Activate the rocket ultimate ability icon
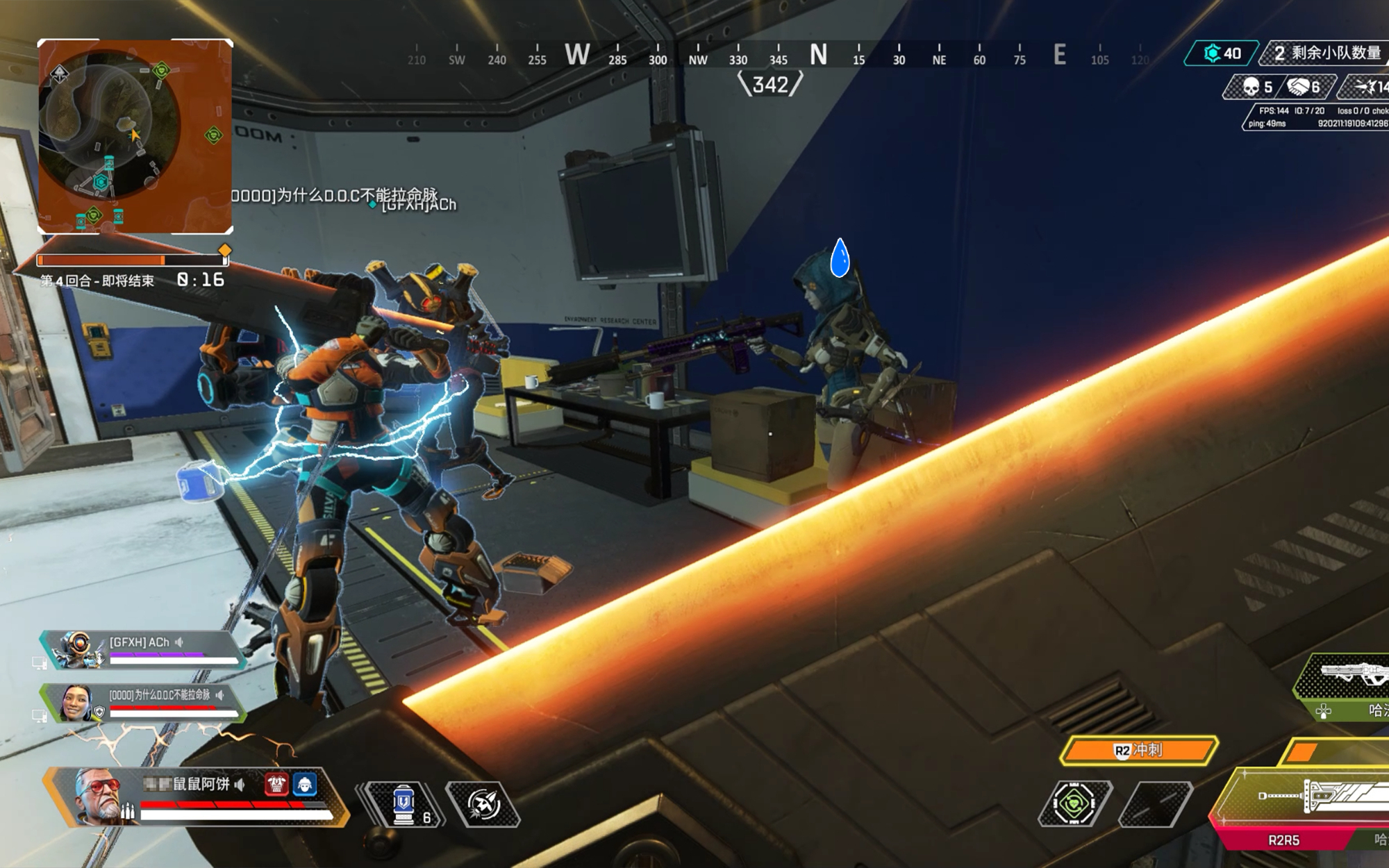1389x868 pixels. (483, 805)
